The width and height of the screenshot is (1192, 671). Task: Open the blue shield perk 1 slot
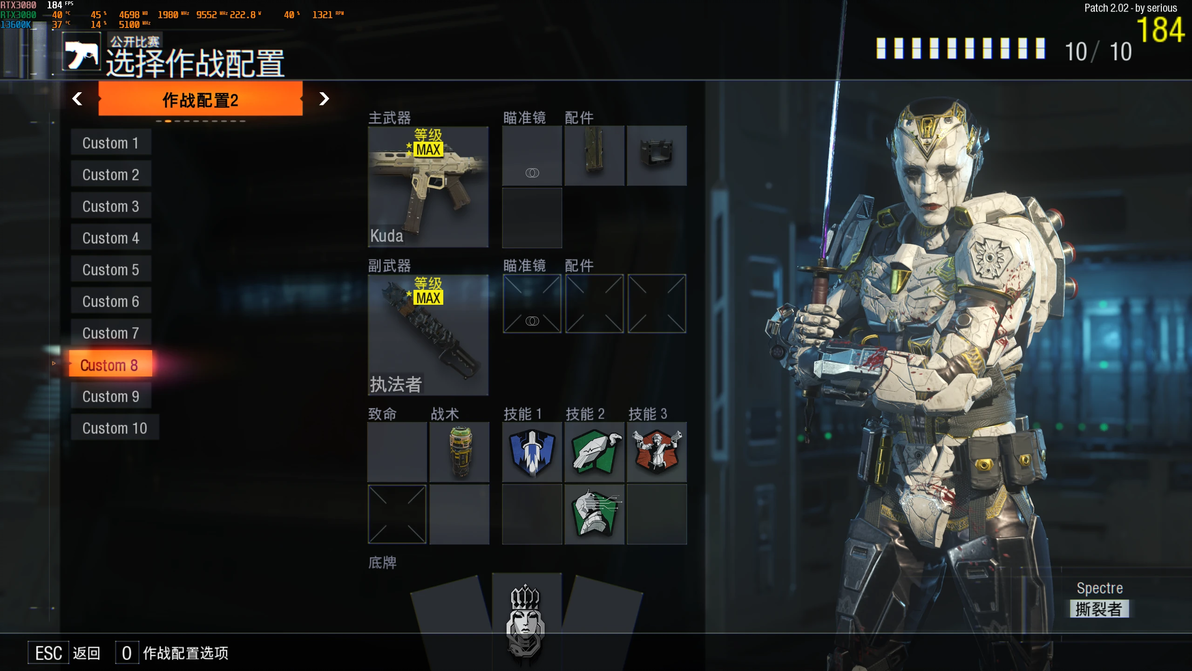(532, 452)
